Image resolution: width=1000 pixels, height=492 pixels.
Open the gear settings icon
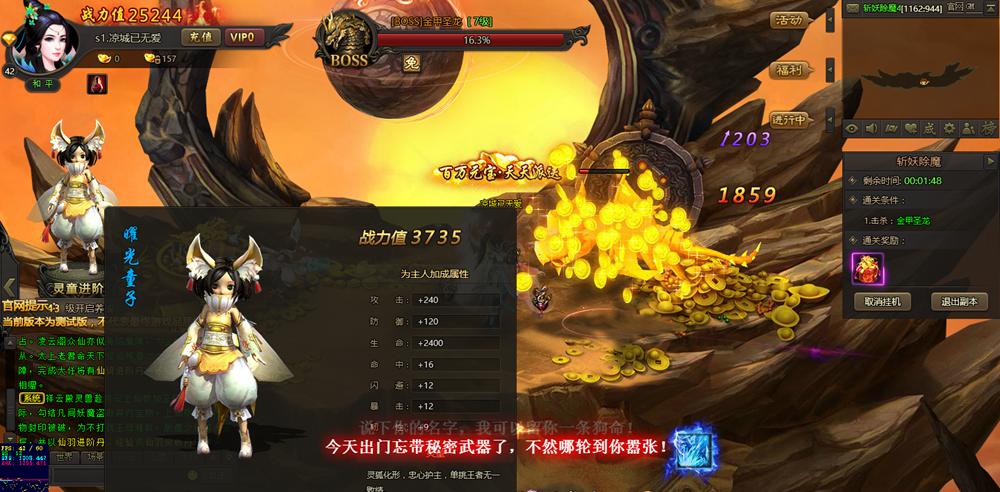click(x=949, y=128)
